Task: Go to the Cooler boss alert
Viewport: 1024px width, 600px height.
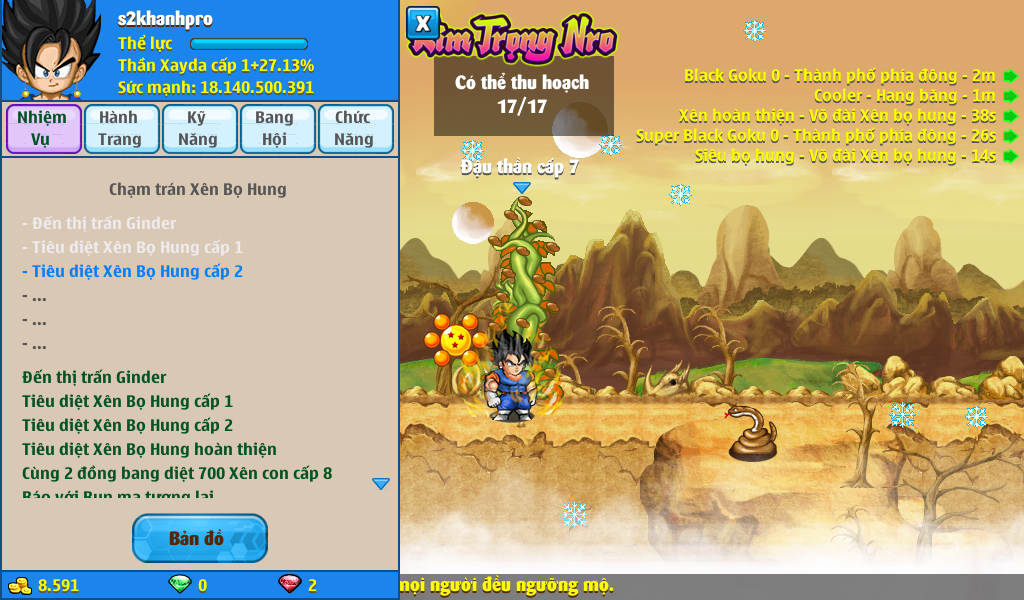Action: [1011, 96]
